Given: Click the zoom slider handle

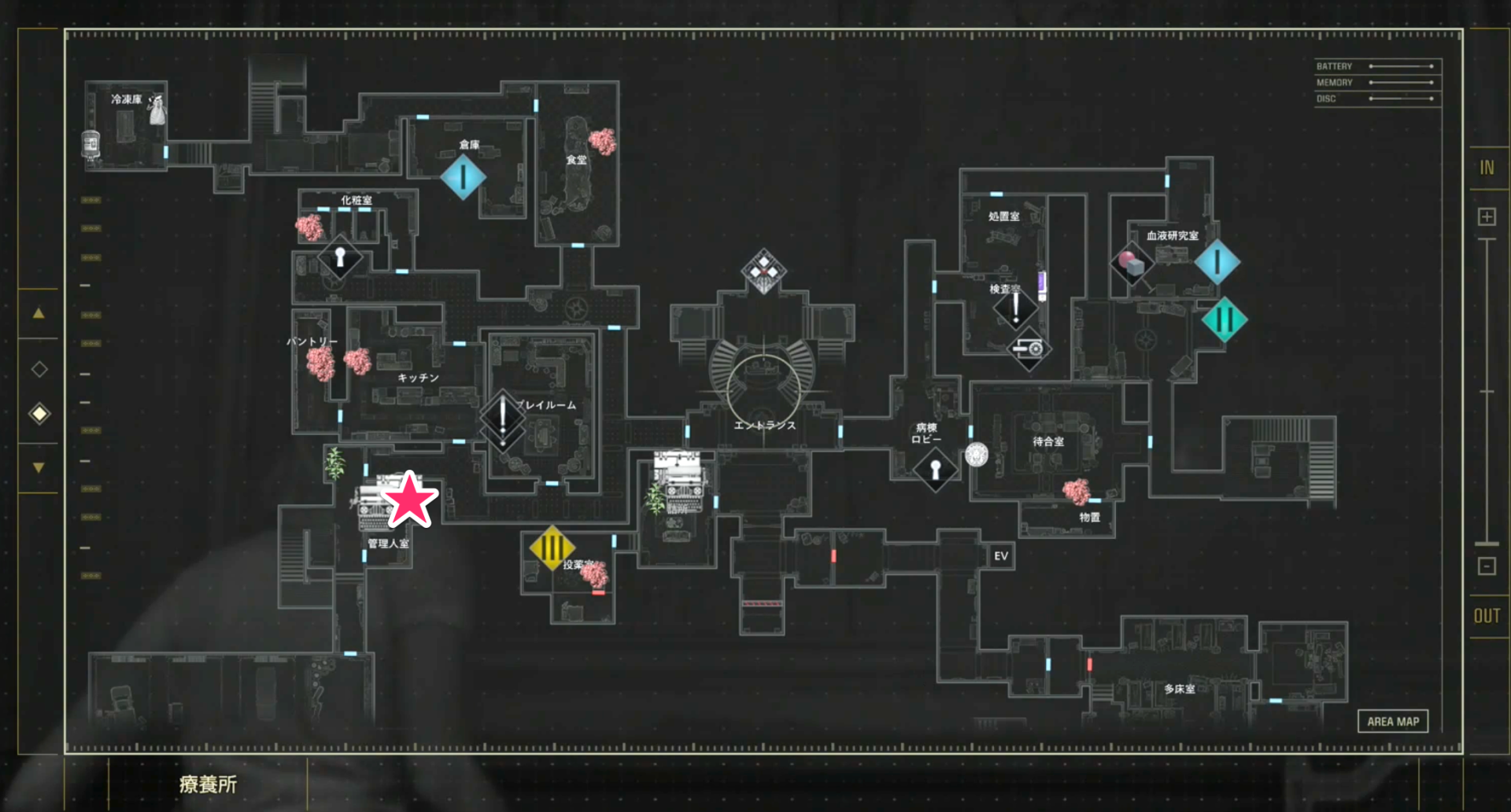Looking at the screenshot, I should click(x=1486, y=544).
